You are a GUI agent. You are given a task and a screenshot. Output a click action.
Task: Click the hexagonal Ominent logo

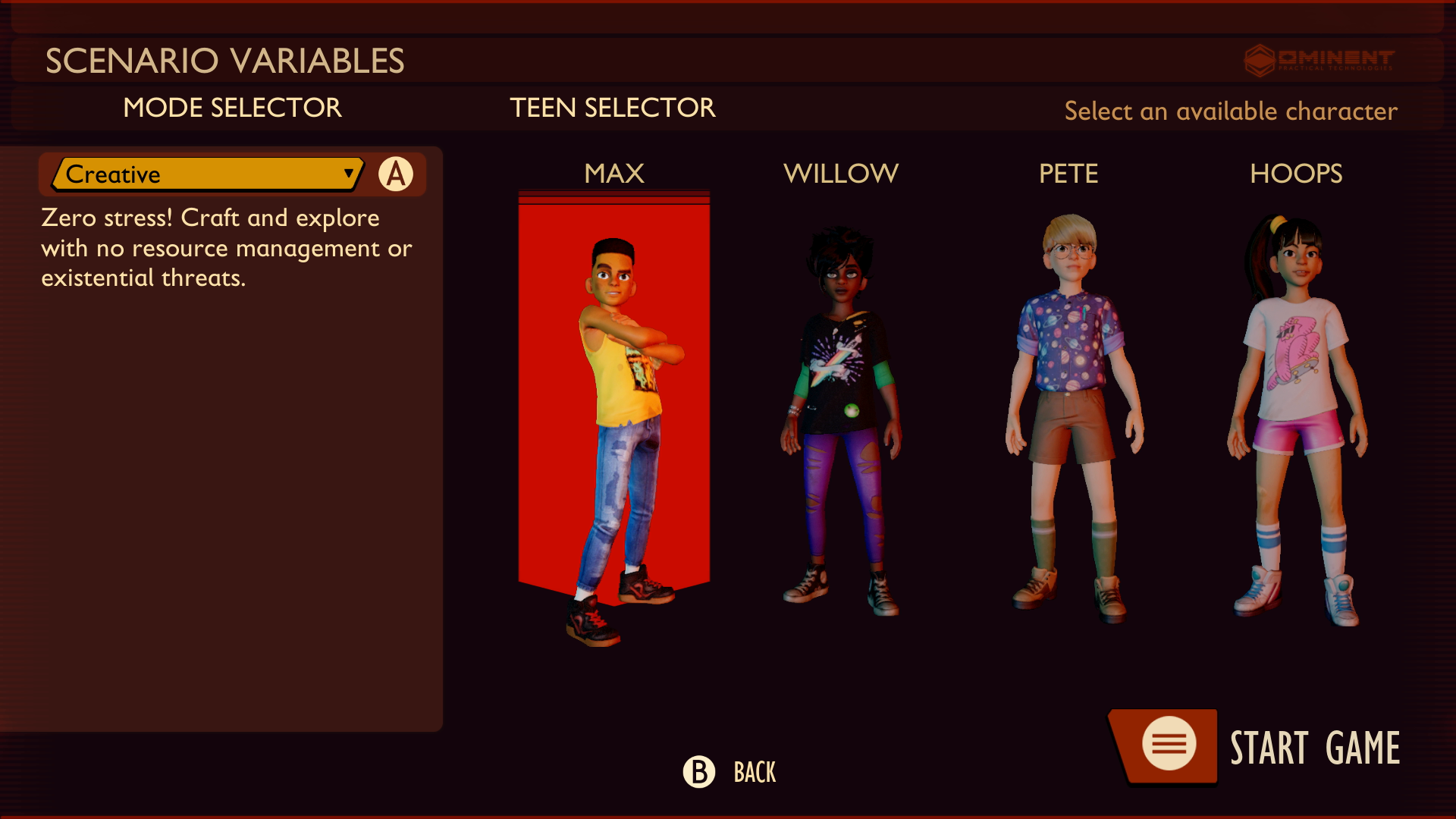(x=1260, y=61)
